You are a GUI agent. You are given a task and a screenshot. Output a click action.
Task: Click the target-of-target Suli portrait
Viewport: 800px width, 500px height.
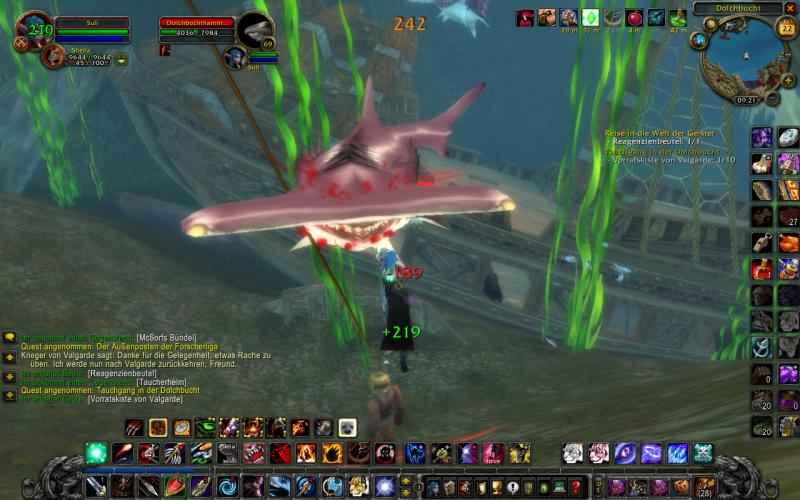(236, 57)
